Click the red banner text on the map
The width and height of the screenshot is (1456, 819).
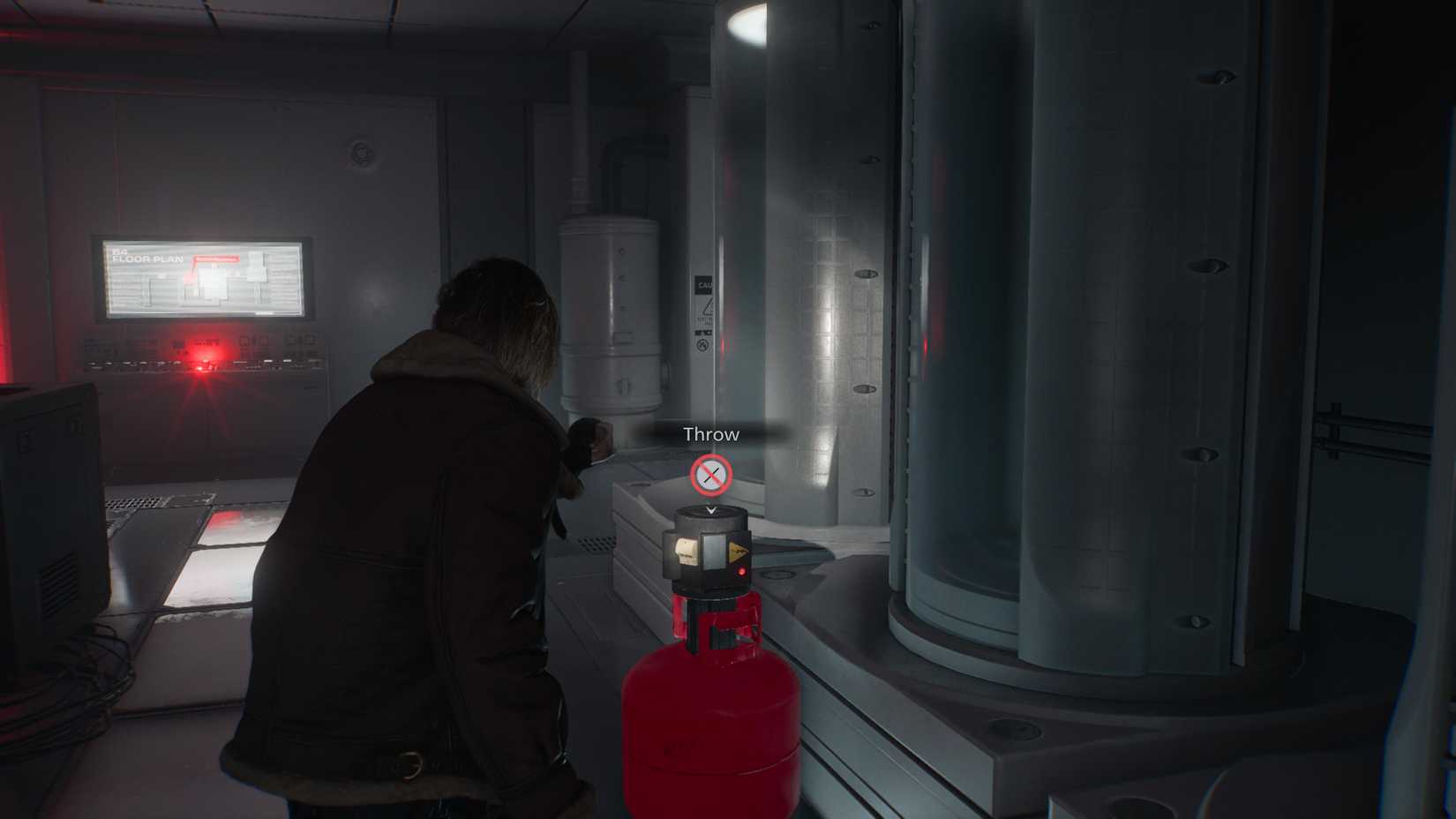(217, 259)
